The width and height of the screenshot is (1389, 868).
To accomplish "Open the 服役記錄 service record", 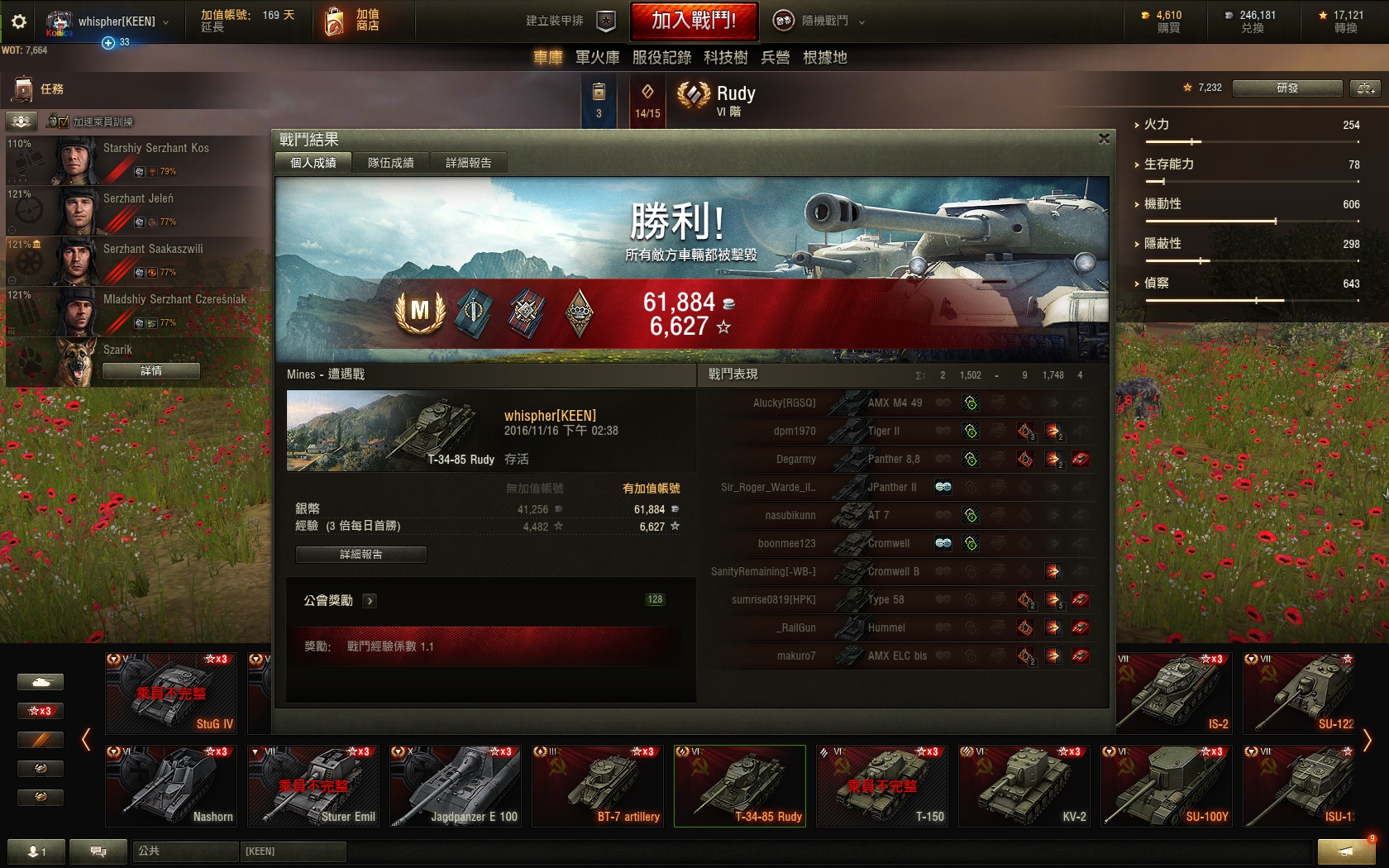I will click(661, 57).
